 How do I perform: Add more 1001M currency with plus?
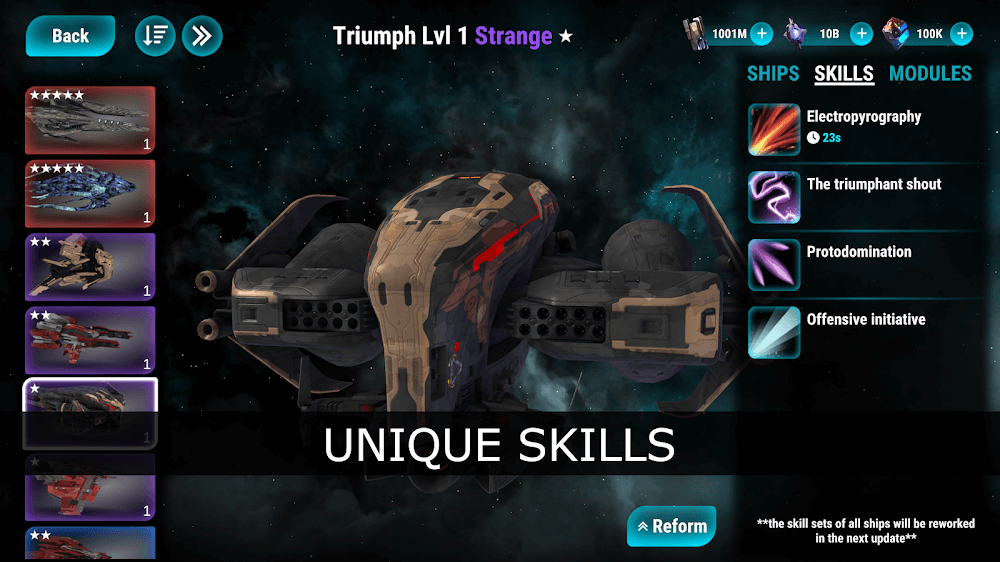coord(761,34)
